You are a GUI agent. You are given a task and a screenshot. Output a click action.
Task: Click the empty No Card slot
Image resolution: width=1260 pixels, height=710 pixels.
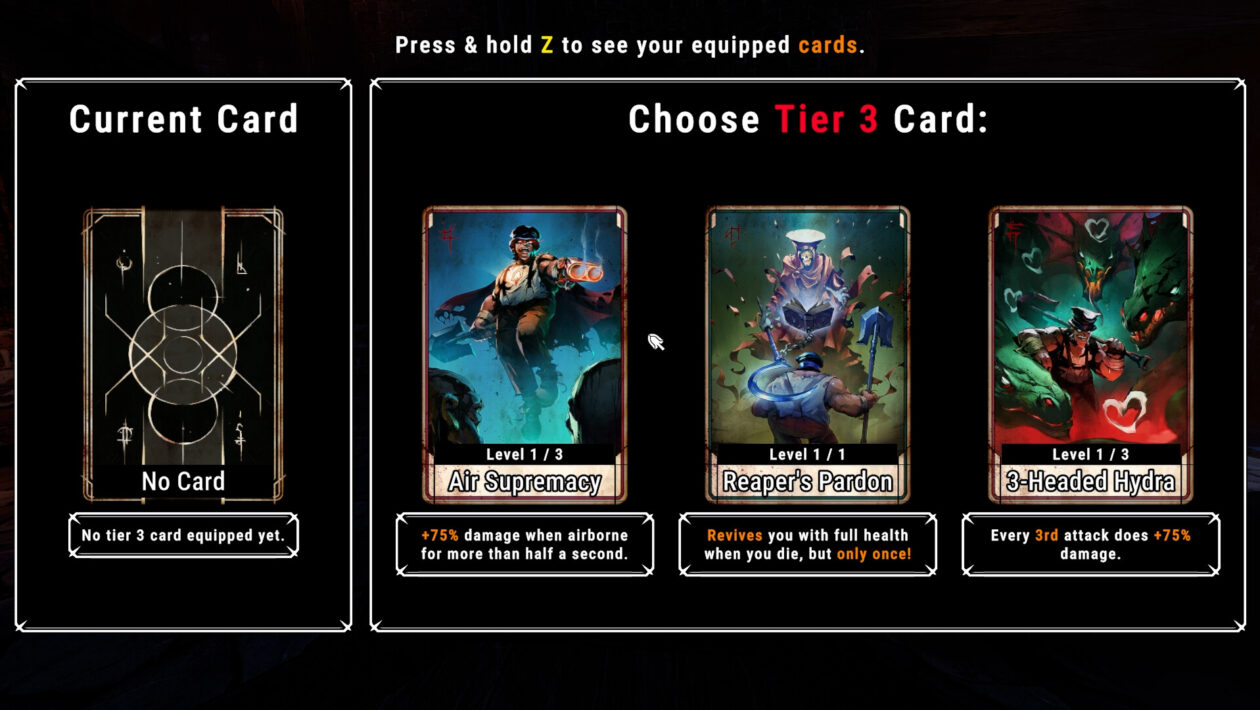point(183,354)
